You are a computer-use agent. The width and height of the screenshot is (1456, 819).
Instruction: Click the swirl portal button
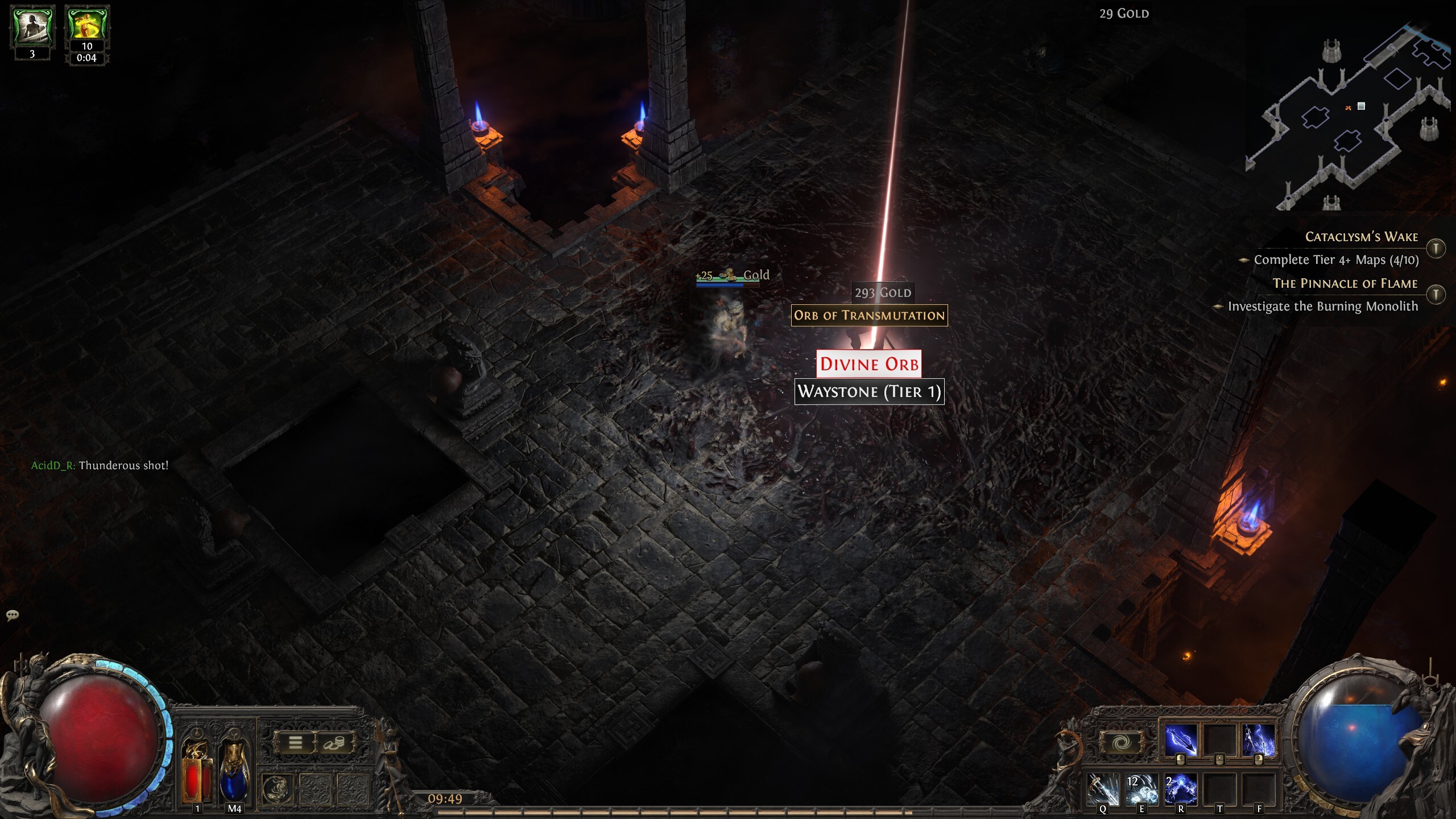point(1122,742)
